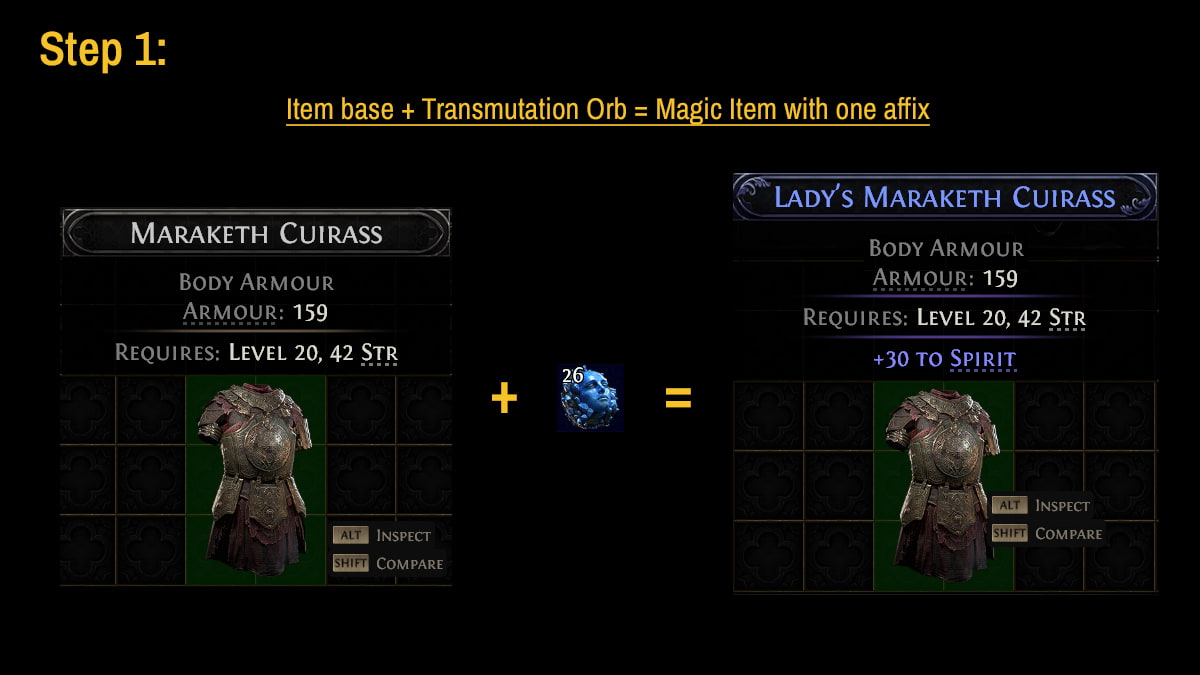Select the Lady's Maraketh Cuirass inventory item
This screenshot has width=1200, height=675.
point(943,486)
